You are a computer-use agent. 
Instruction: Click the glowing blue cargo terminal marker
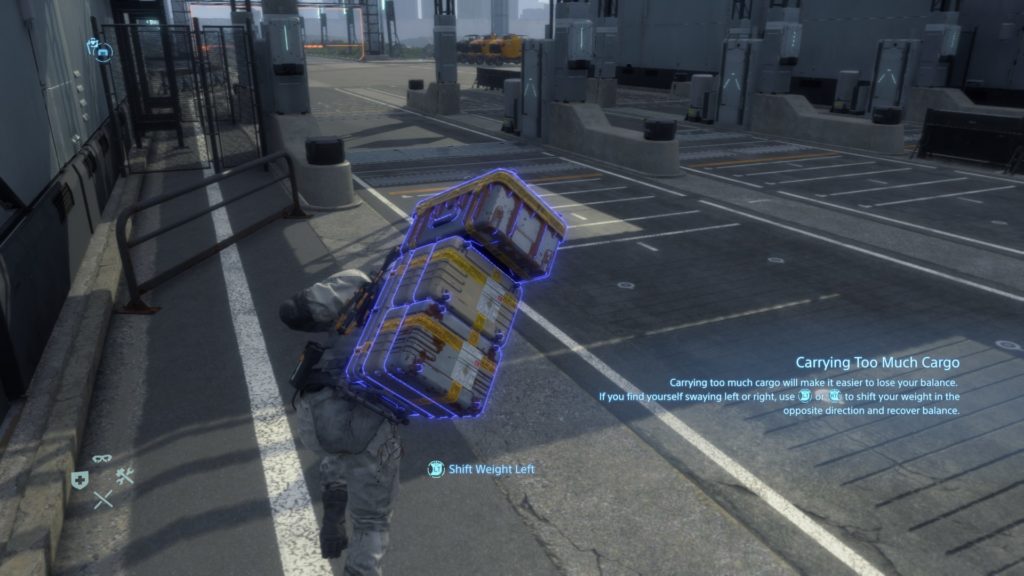pos(103,50)
